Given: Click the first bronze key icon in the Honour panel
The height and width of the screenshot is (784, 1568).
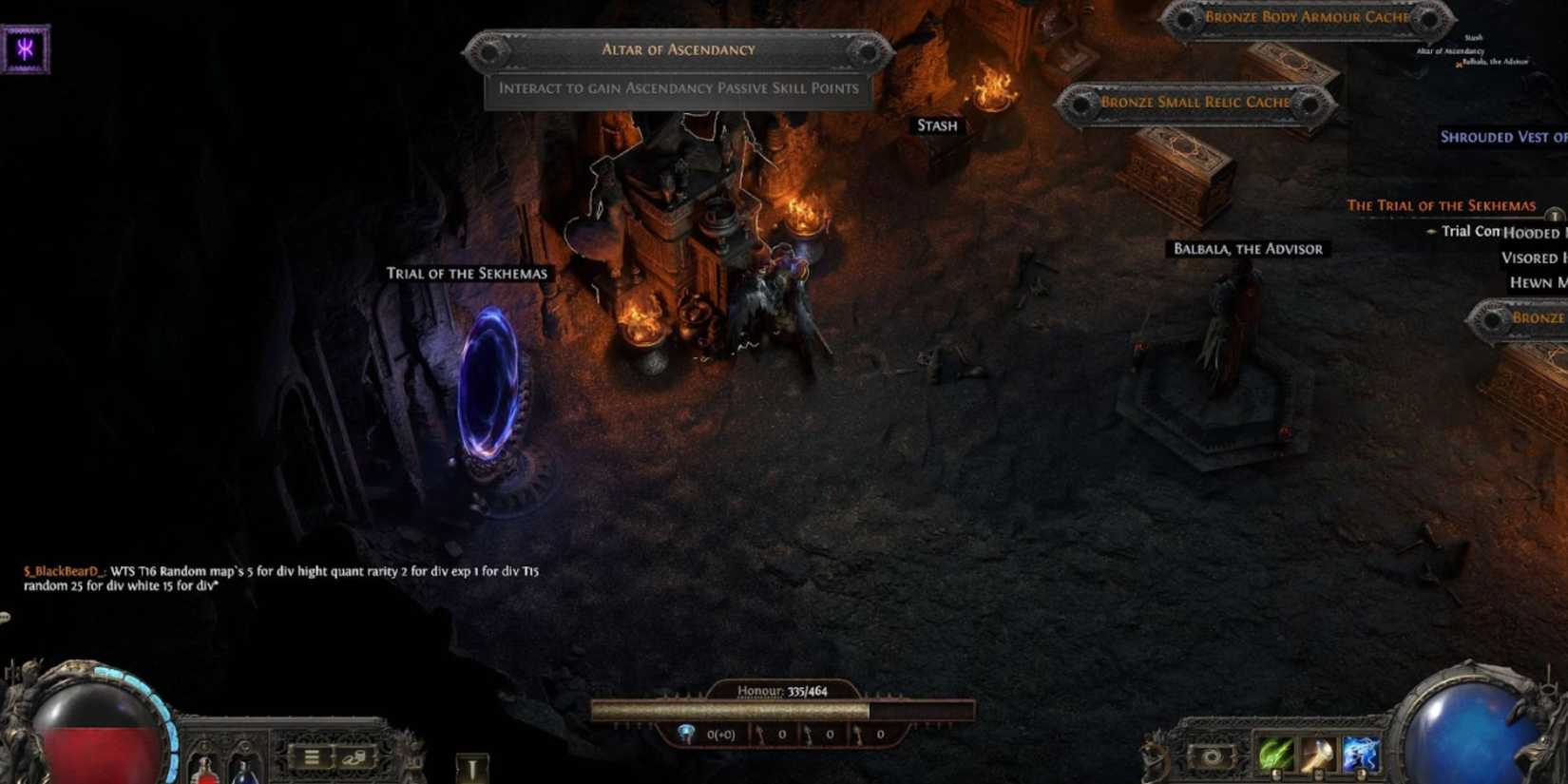Looking at the screenshot, I should click(x=760, y=734).
